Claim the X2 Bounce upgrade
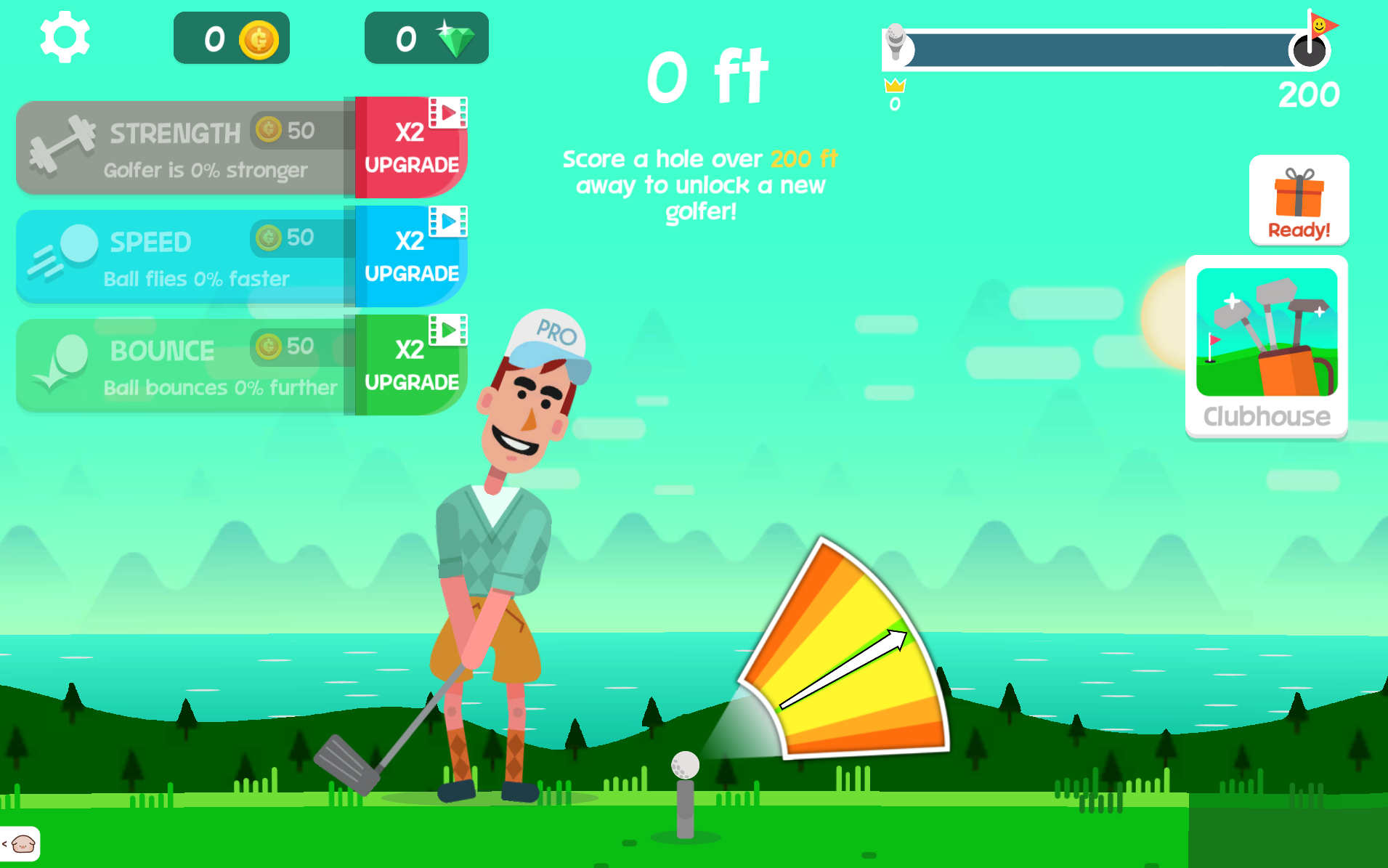 411,365
